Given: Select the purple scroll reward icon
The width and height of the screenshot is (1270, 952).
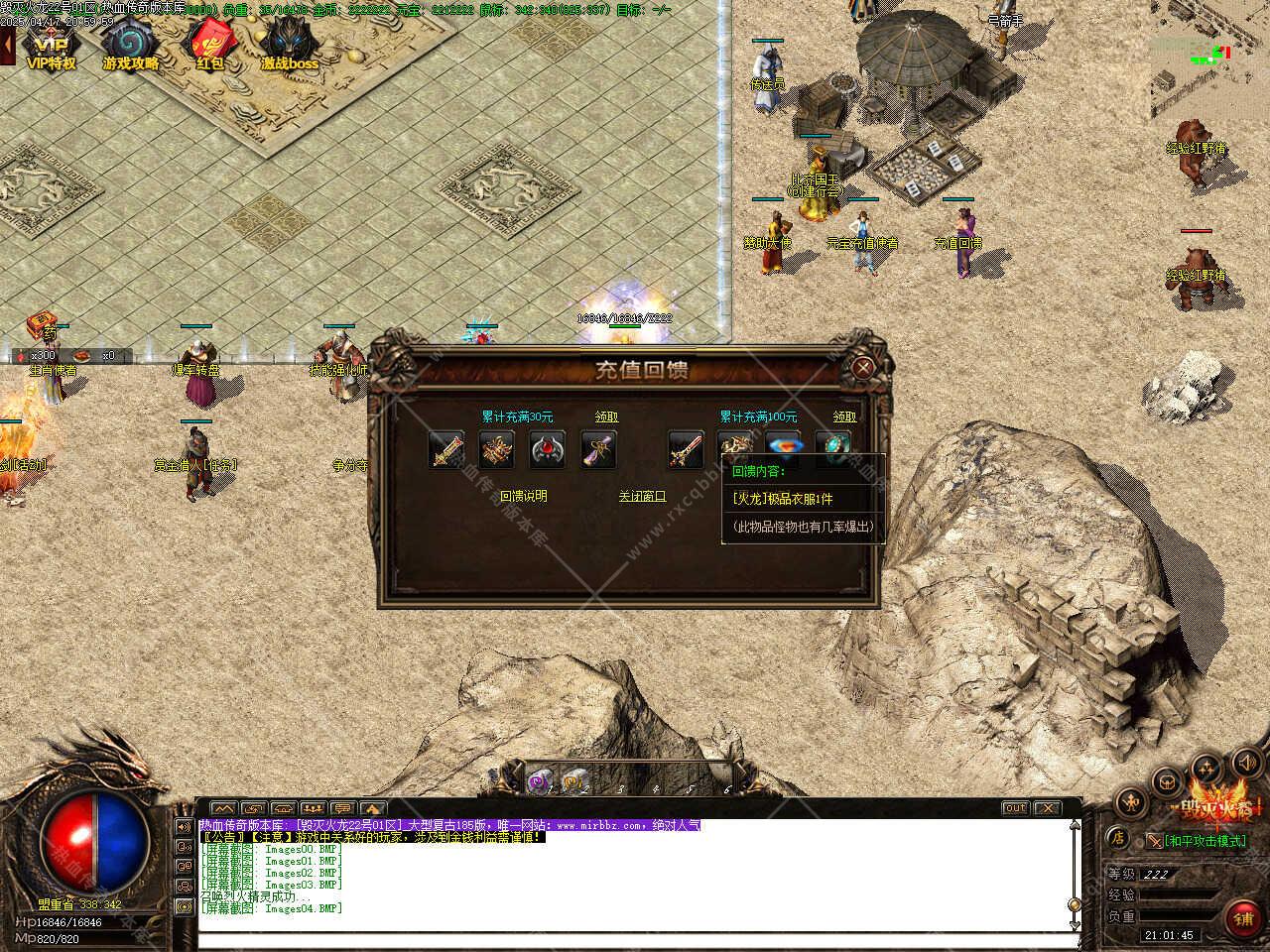Looking at the screenshot, I should (x=598, y=450).
